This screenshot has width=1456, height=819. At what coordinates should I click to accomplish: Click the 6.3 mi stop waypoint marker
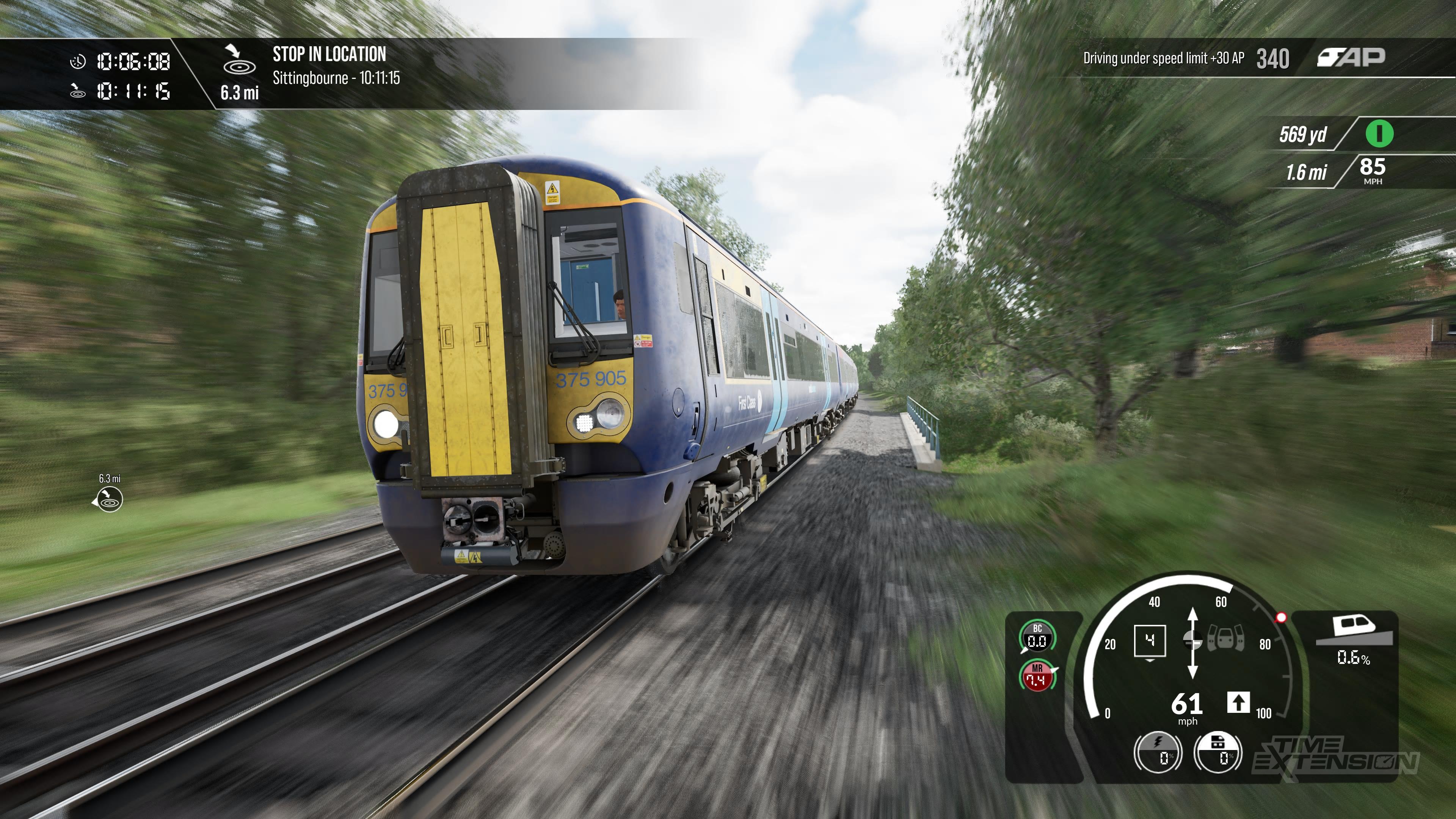pos(108,500)
